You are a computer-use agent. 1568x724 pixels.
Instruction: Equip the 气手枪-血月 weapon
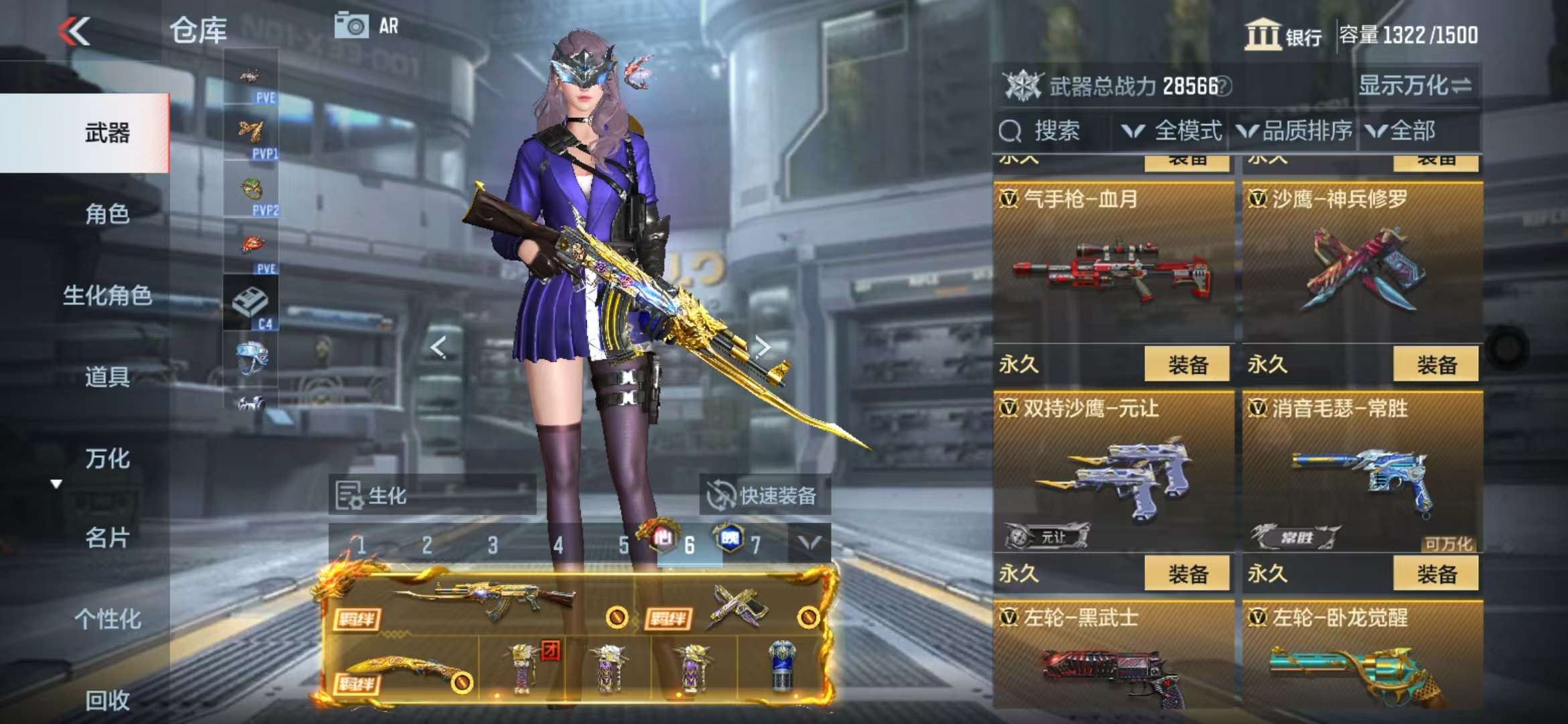(x=1187, y=365)
